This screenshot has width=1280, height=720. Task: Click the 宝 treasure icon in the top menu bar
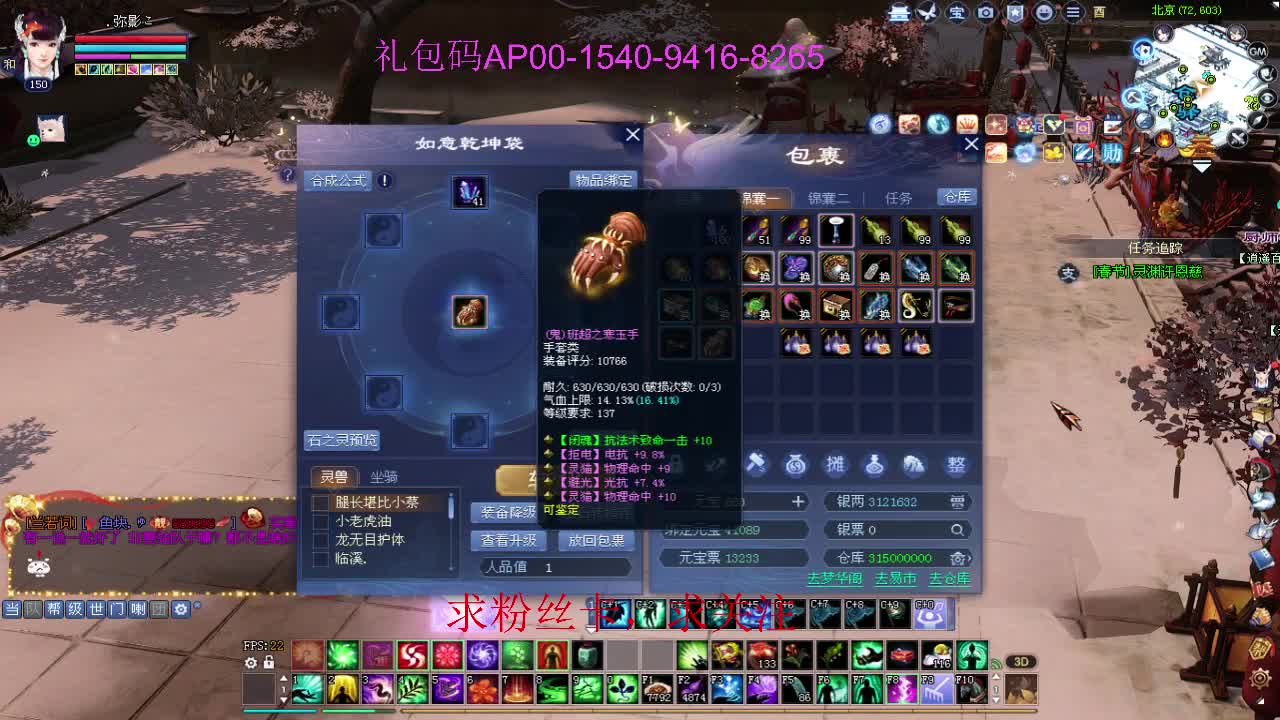point(956,12)
